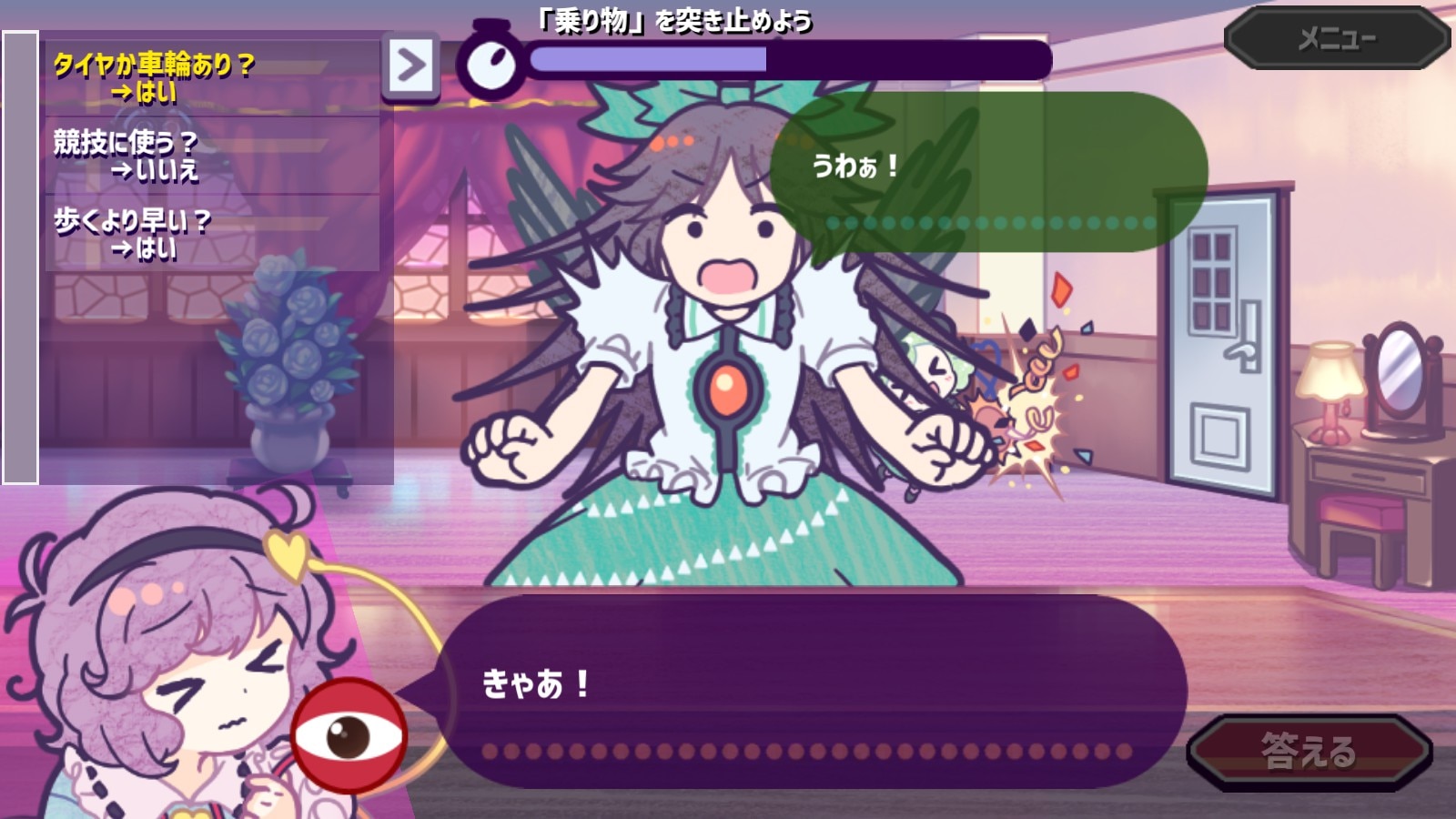Expand the question history panel
The width and height of the screenshot is (1456, 819).
point(411,66)
